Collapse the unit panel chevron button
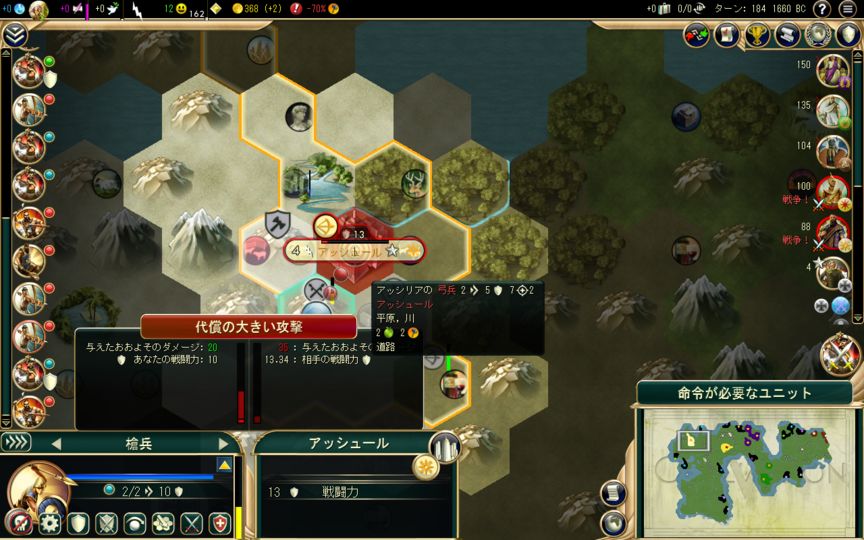Screen dimensions: 864x540 [x=17, y=443]
